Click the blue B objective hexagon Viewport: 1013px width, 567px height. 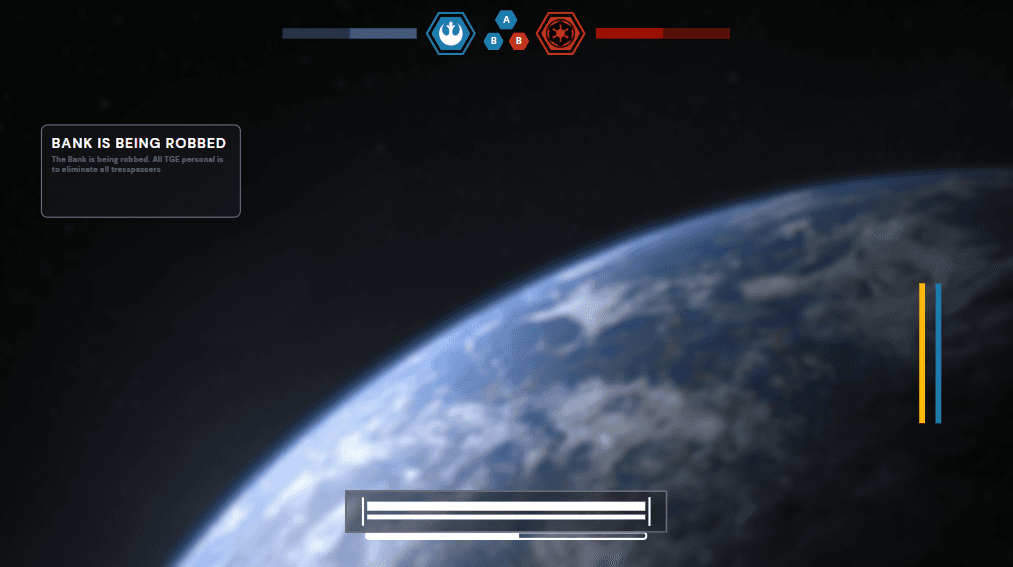(493, 41)
